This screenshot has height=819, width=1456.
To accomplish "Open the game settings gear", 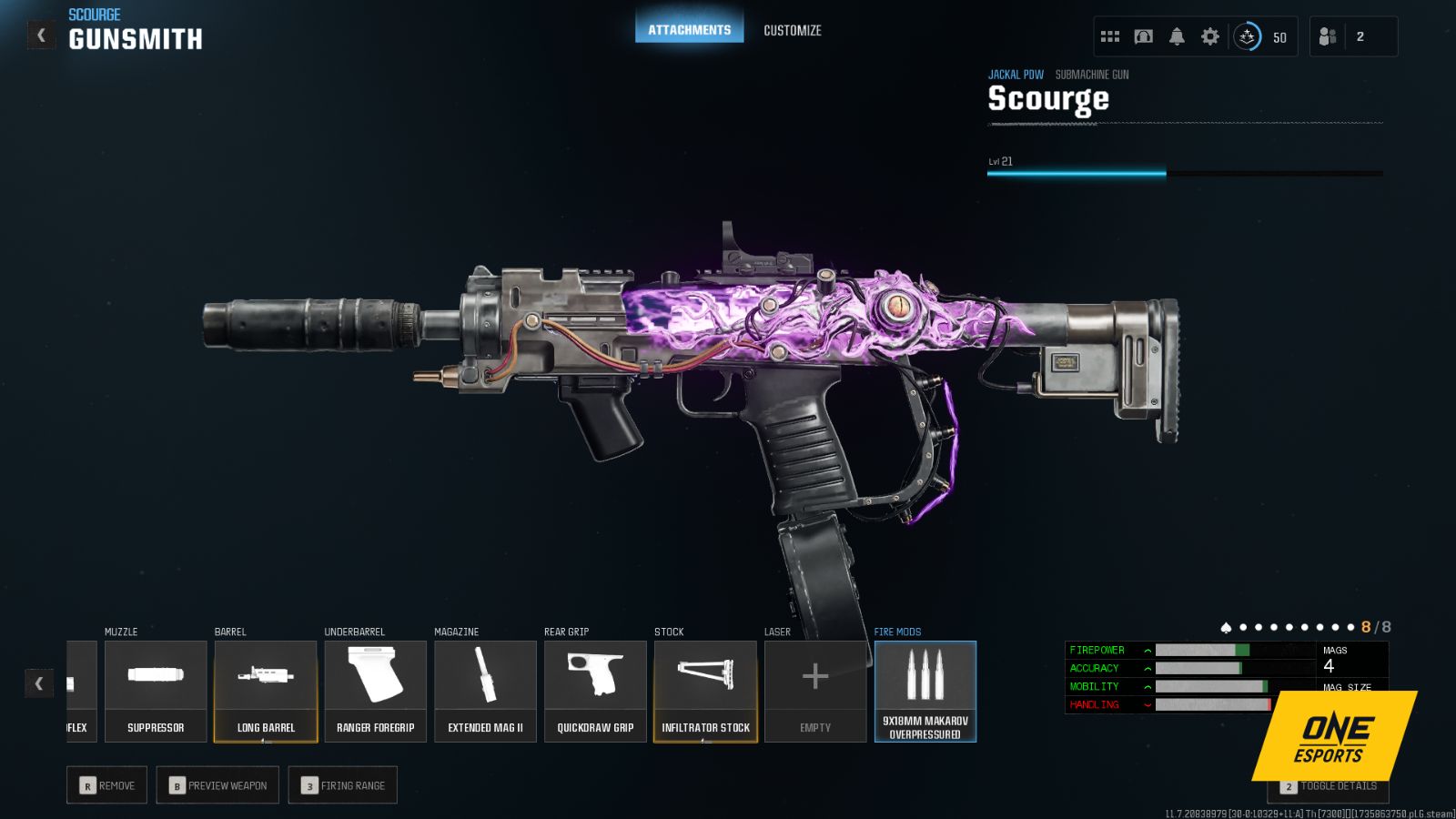I will tap(1209, 35).
